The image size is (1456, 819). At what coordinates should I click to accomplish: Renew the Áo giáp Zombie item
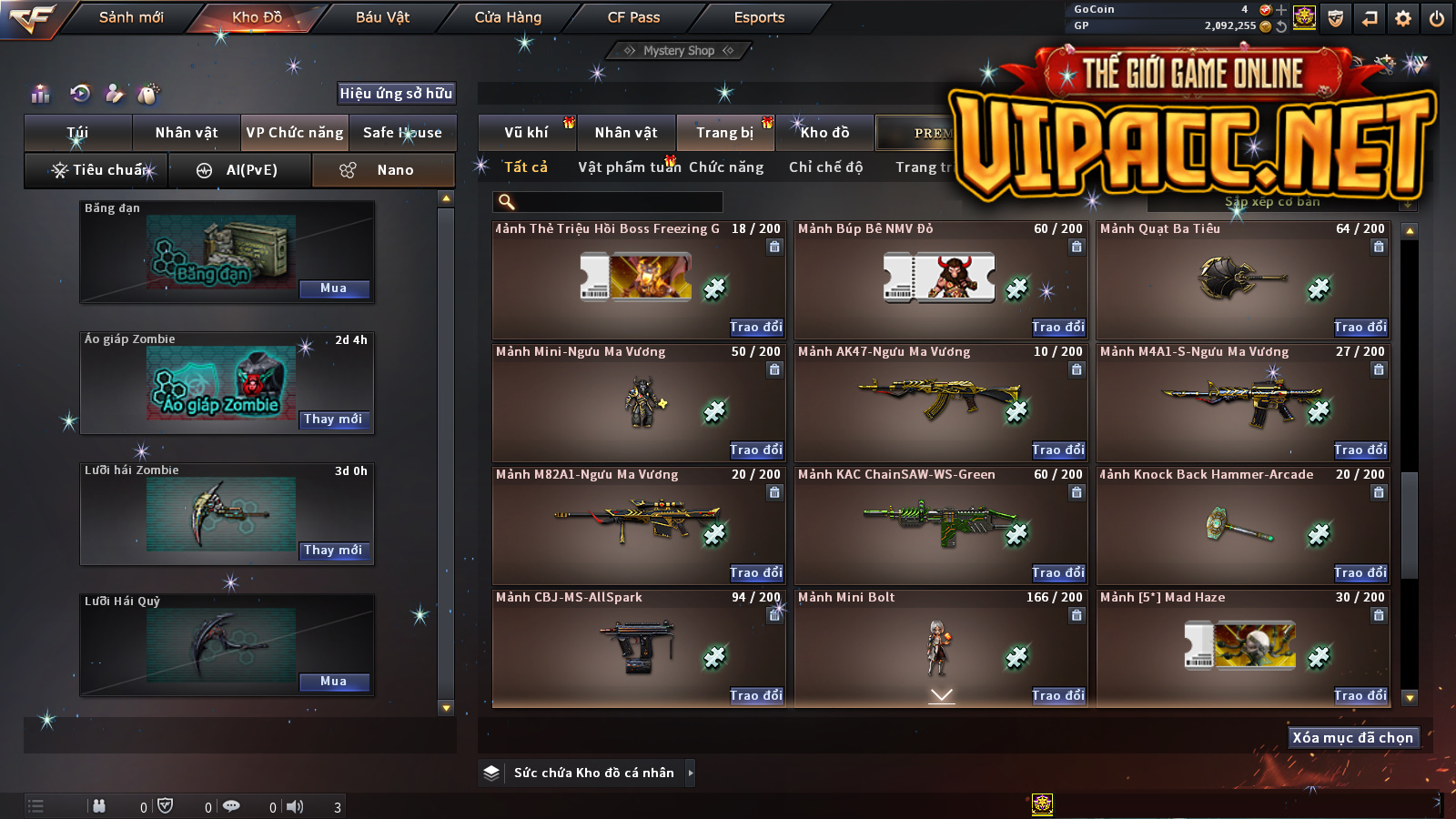pyautogui.click(x=334, y=420)
